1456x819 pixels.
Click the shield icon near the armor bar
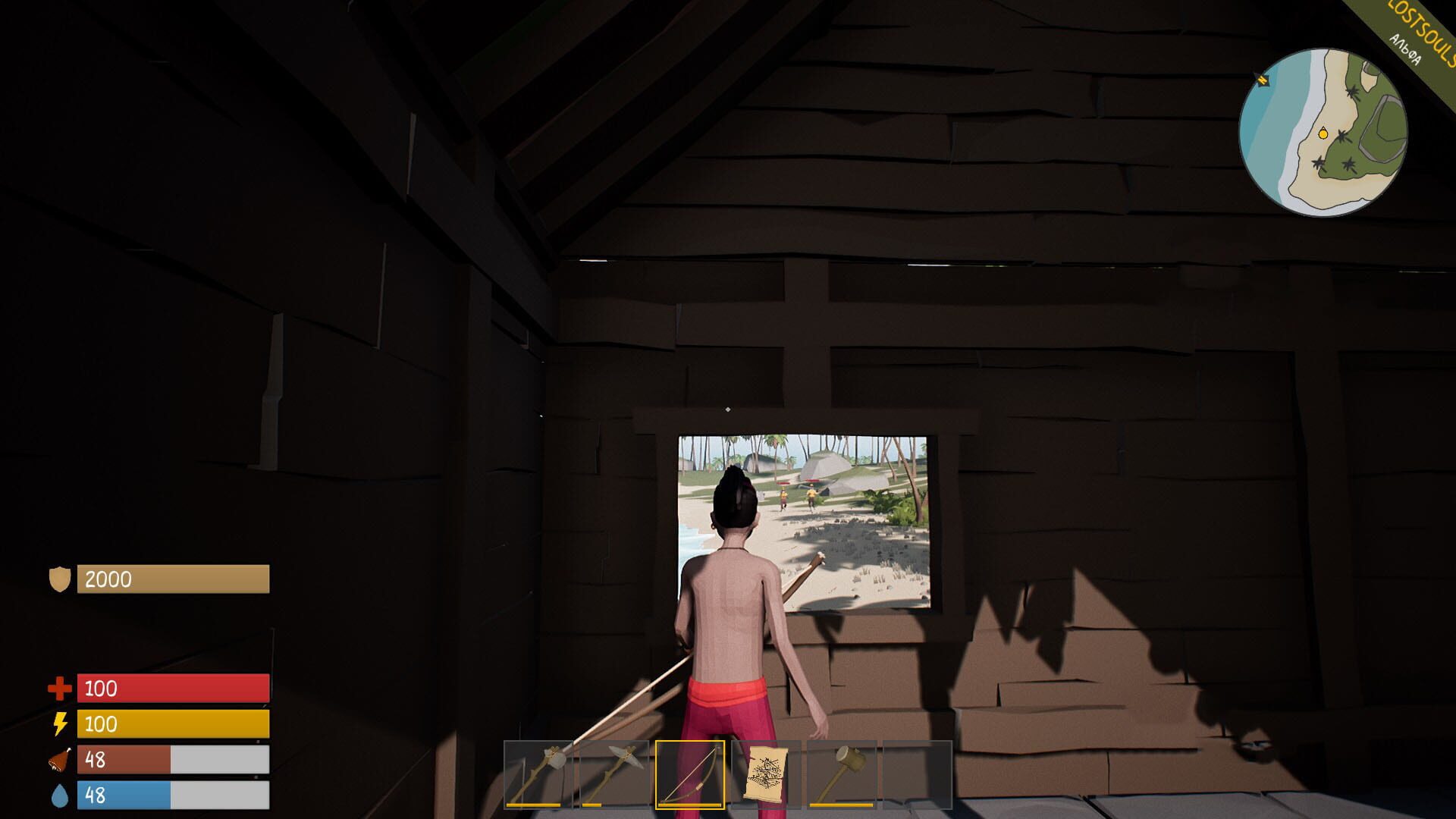(x=61, y=579)
